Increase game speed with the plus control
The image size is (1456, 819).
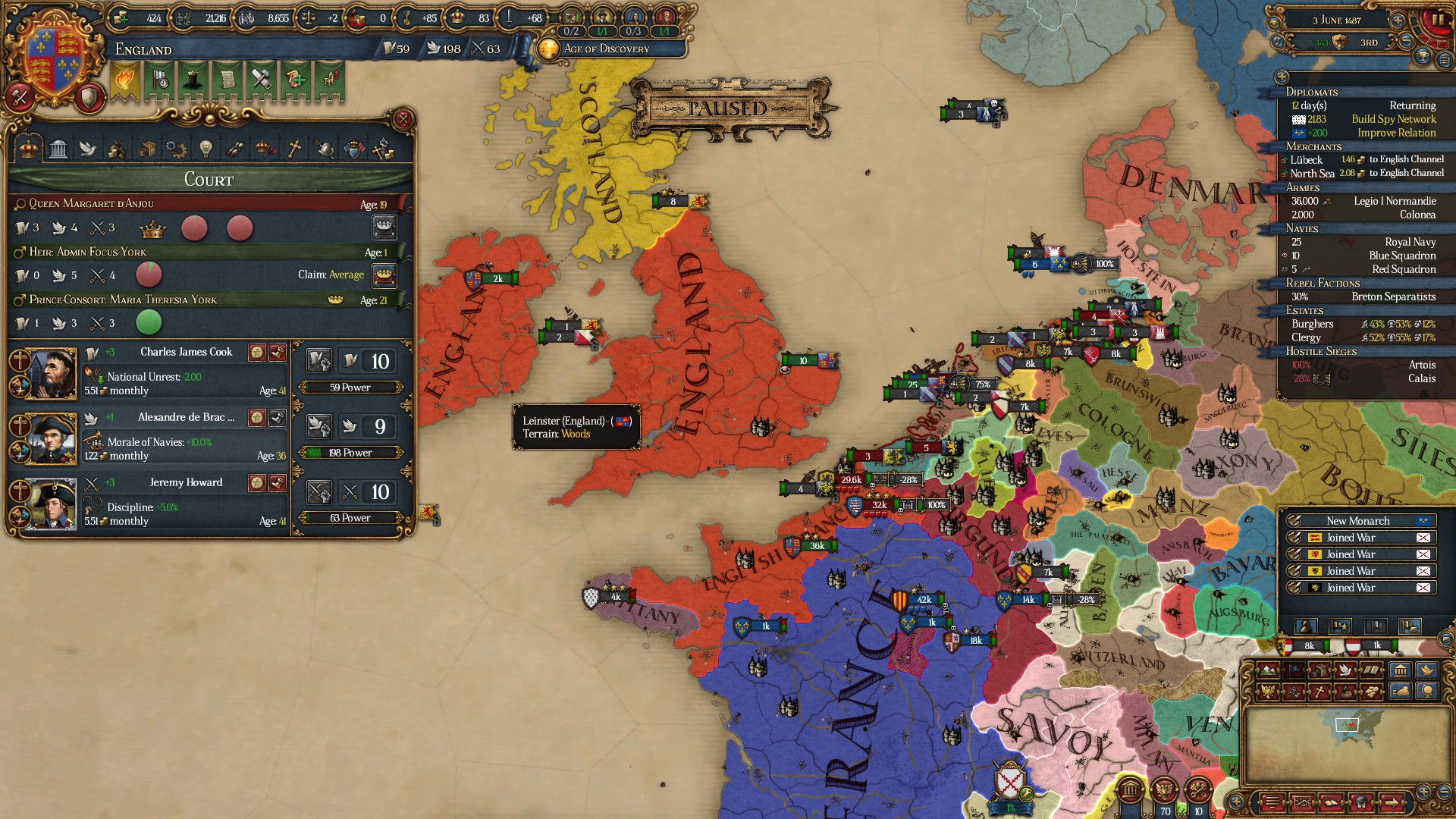coord(1398,20)
